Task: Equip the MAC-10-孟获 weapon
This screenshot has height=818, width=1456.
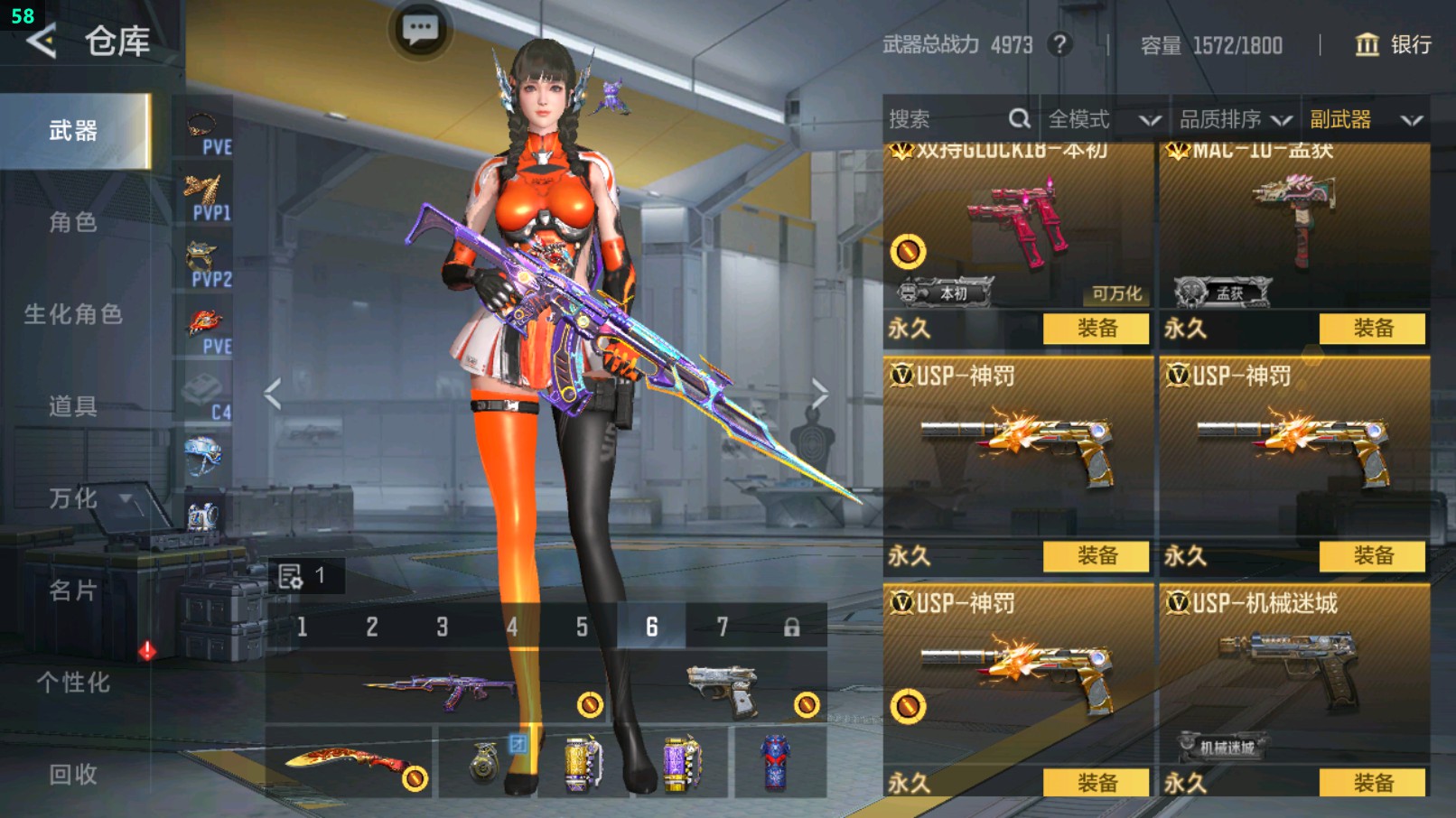Action: click(1372, 329)
